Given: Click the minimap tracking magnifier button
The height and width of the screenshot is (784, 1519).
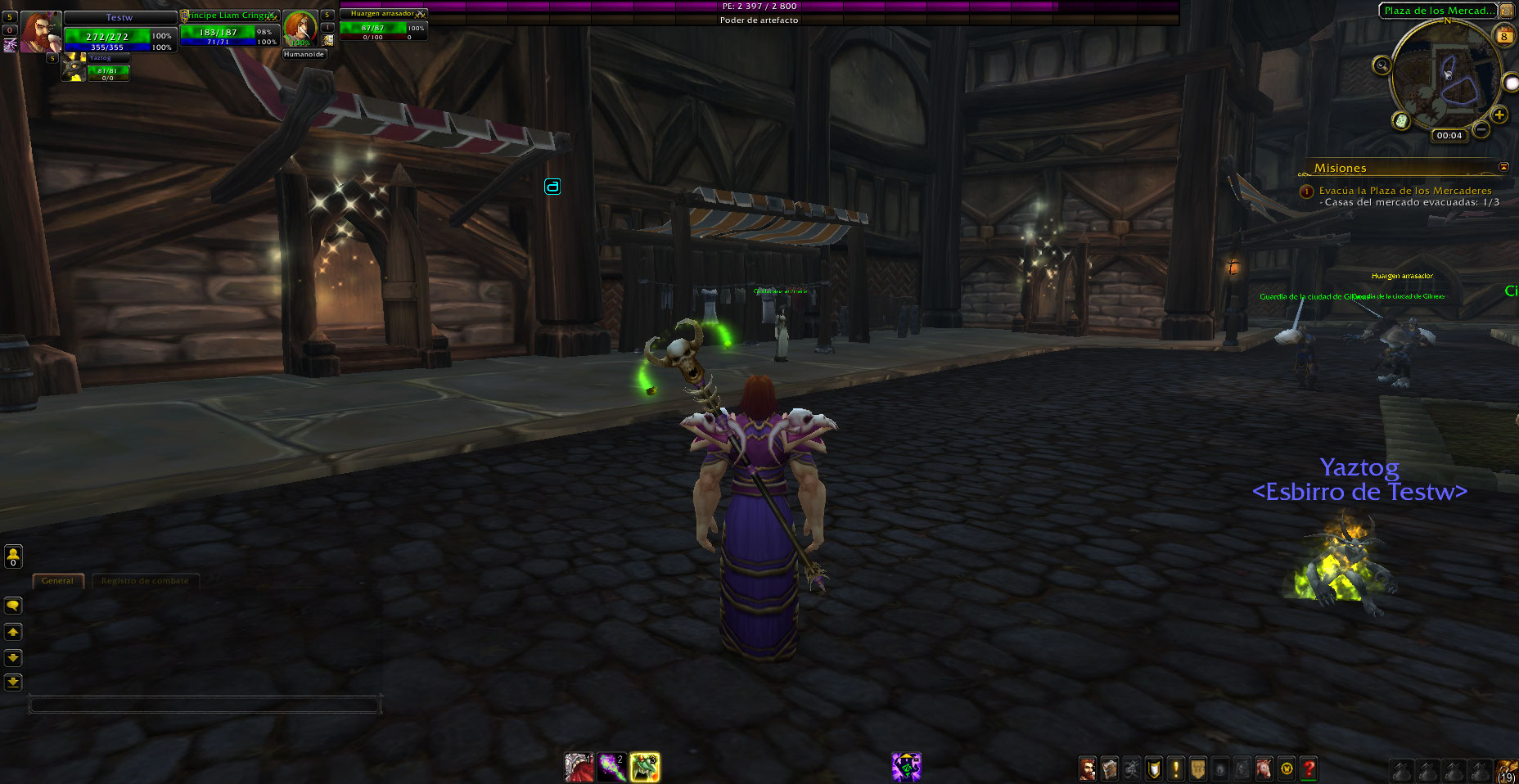Looking at the screenshot, I should click(x=1382, y=65).
